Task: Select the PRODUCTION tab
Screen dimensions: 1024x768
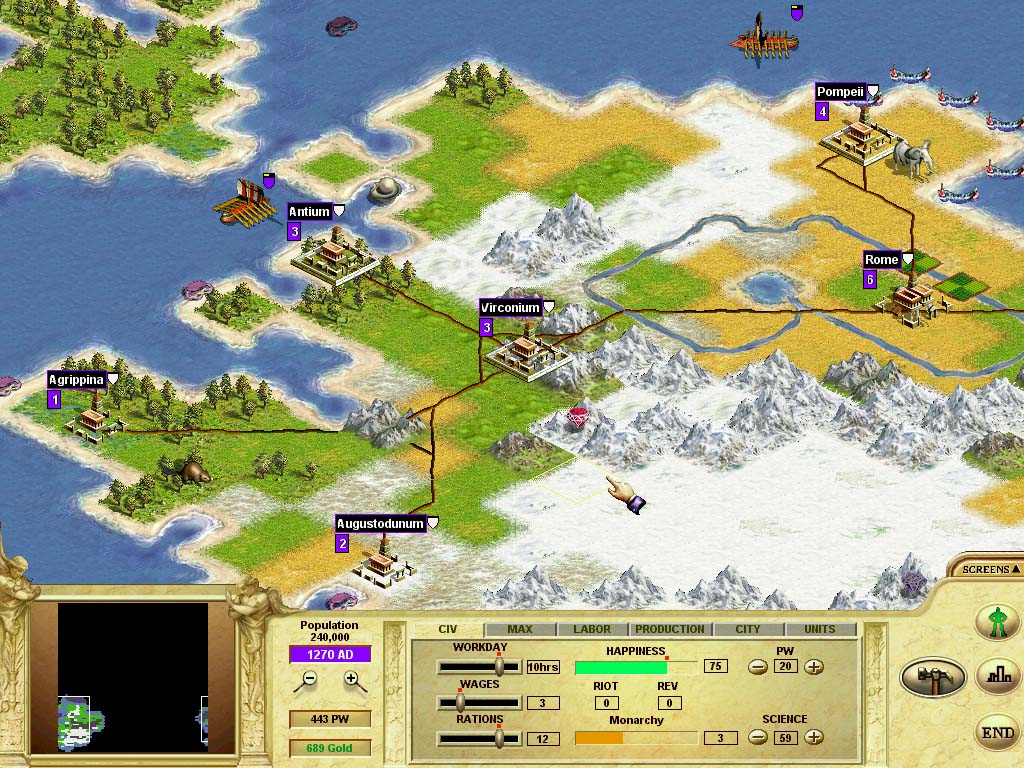Action: point(669,629)
